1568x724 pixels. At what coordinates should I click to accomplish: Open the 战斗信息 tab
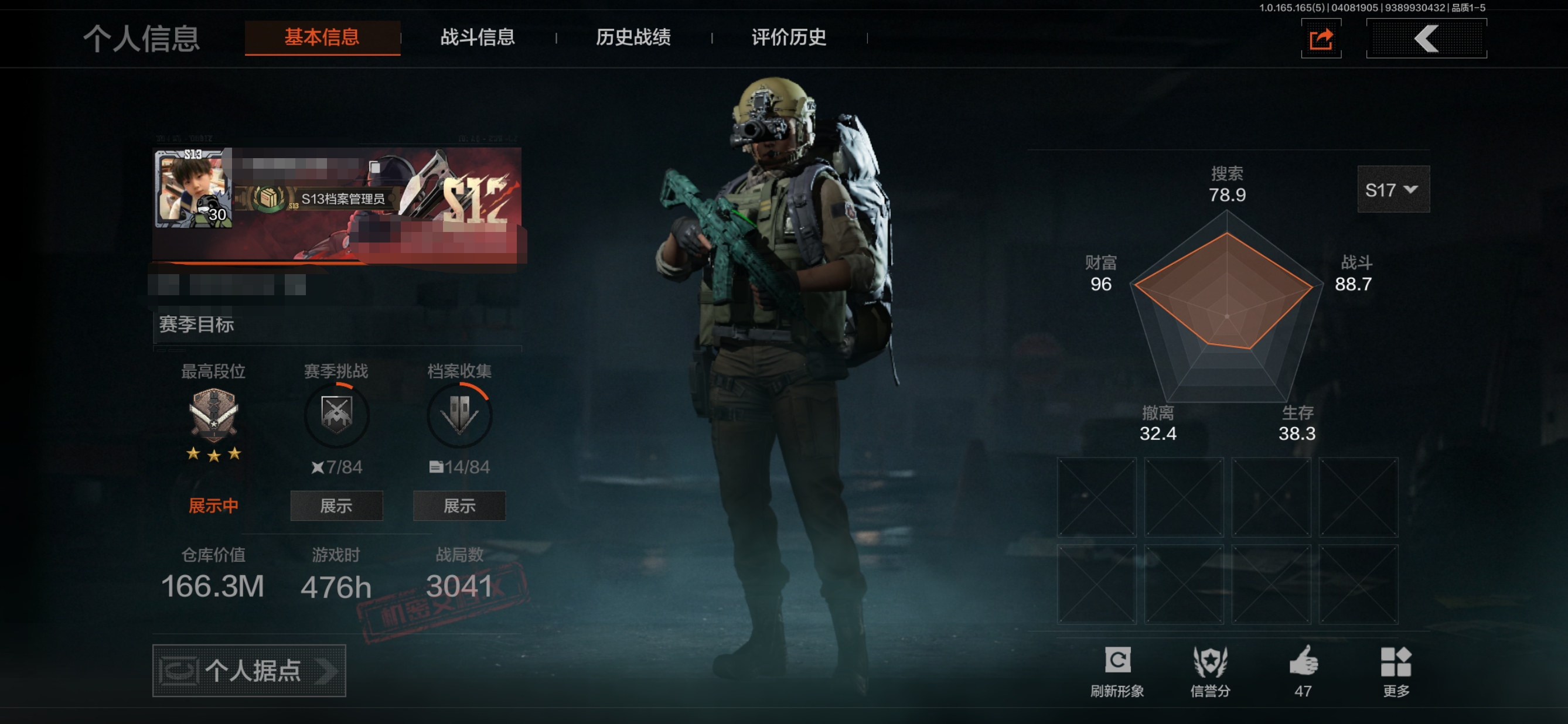pos(477,37)
